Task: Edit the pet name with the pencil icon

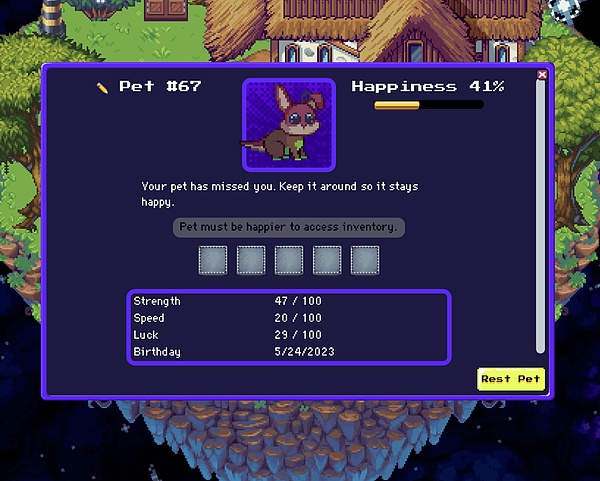Action: pyautogui.click(x=102, y=87)
